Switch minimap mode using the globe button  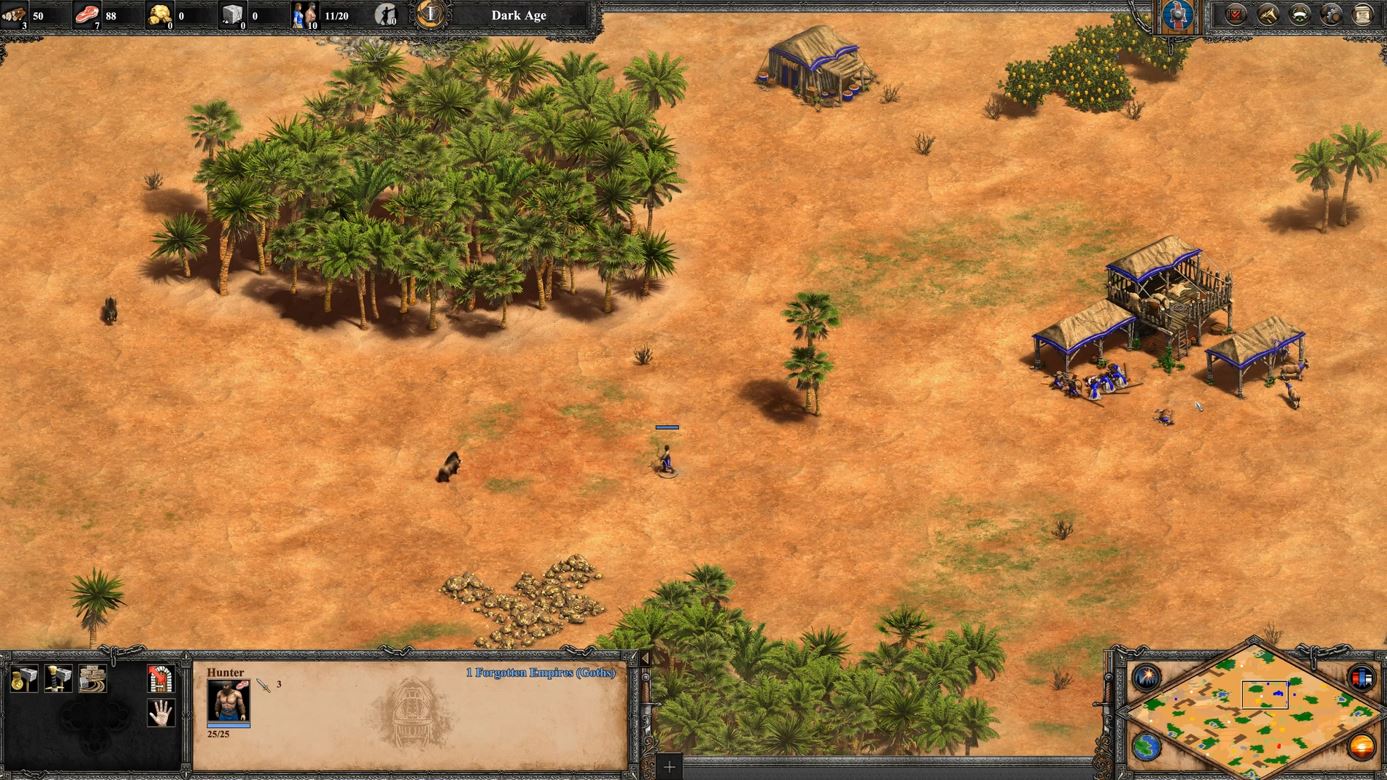(x=1146, y=746)
